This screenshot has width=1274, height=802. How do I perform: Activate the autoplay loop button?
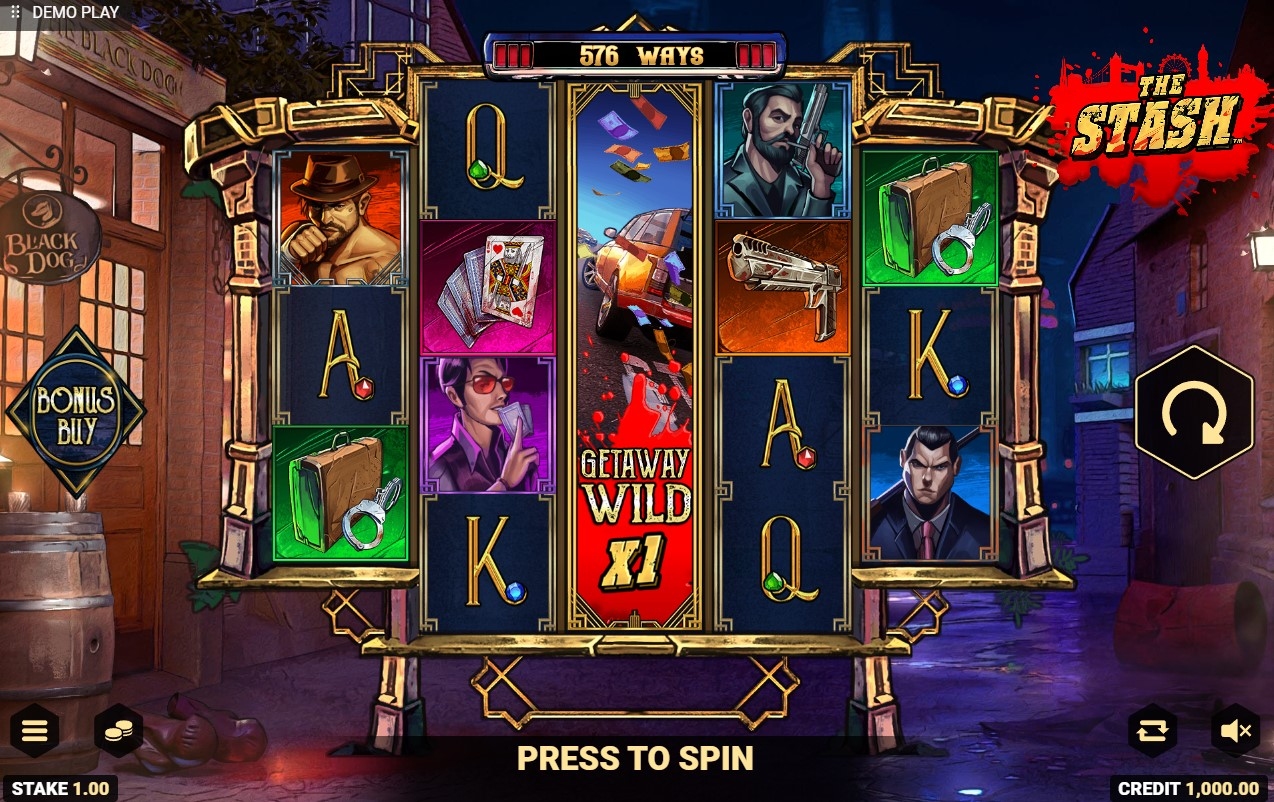pos(1152,731)
